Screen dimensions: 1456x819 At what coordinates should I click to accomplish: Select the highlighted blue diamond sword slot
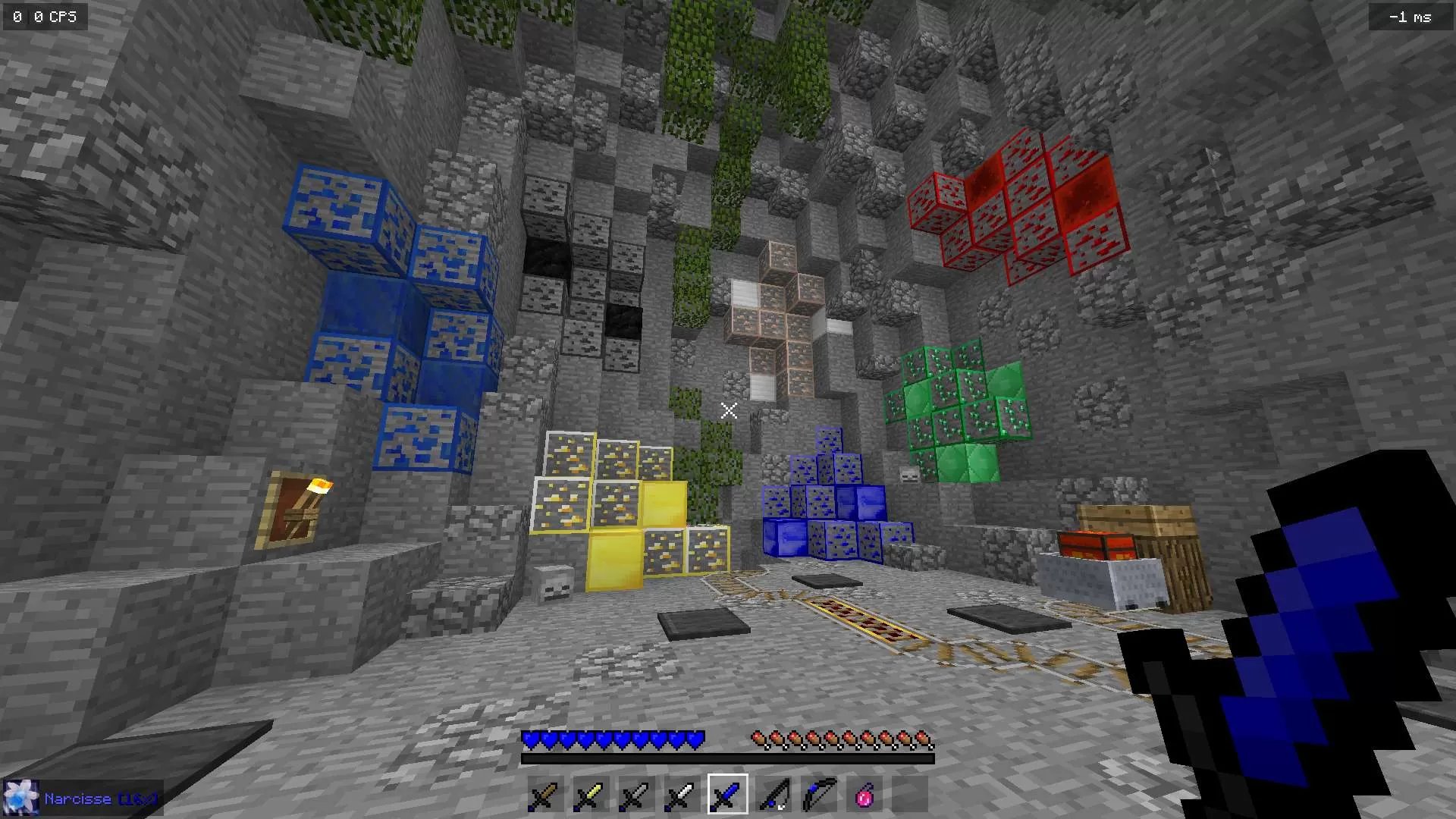point(727,795)
